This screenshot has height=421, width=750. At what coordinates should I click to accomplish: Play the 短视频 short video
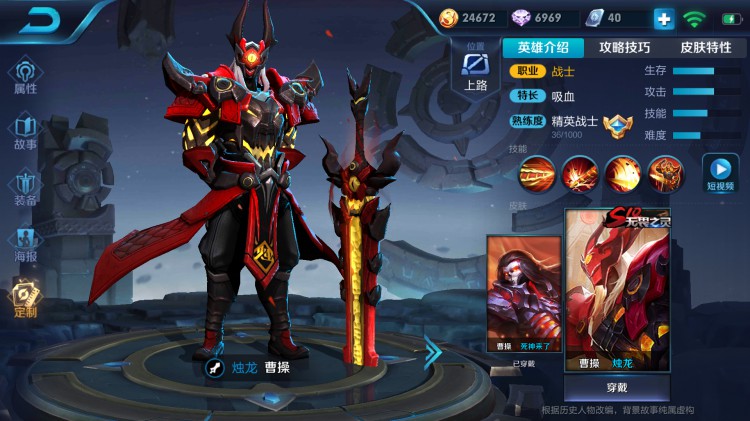[x=720, y=172]
